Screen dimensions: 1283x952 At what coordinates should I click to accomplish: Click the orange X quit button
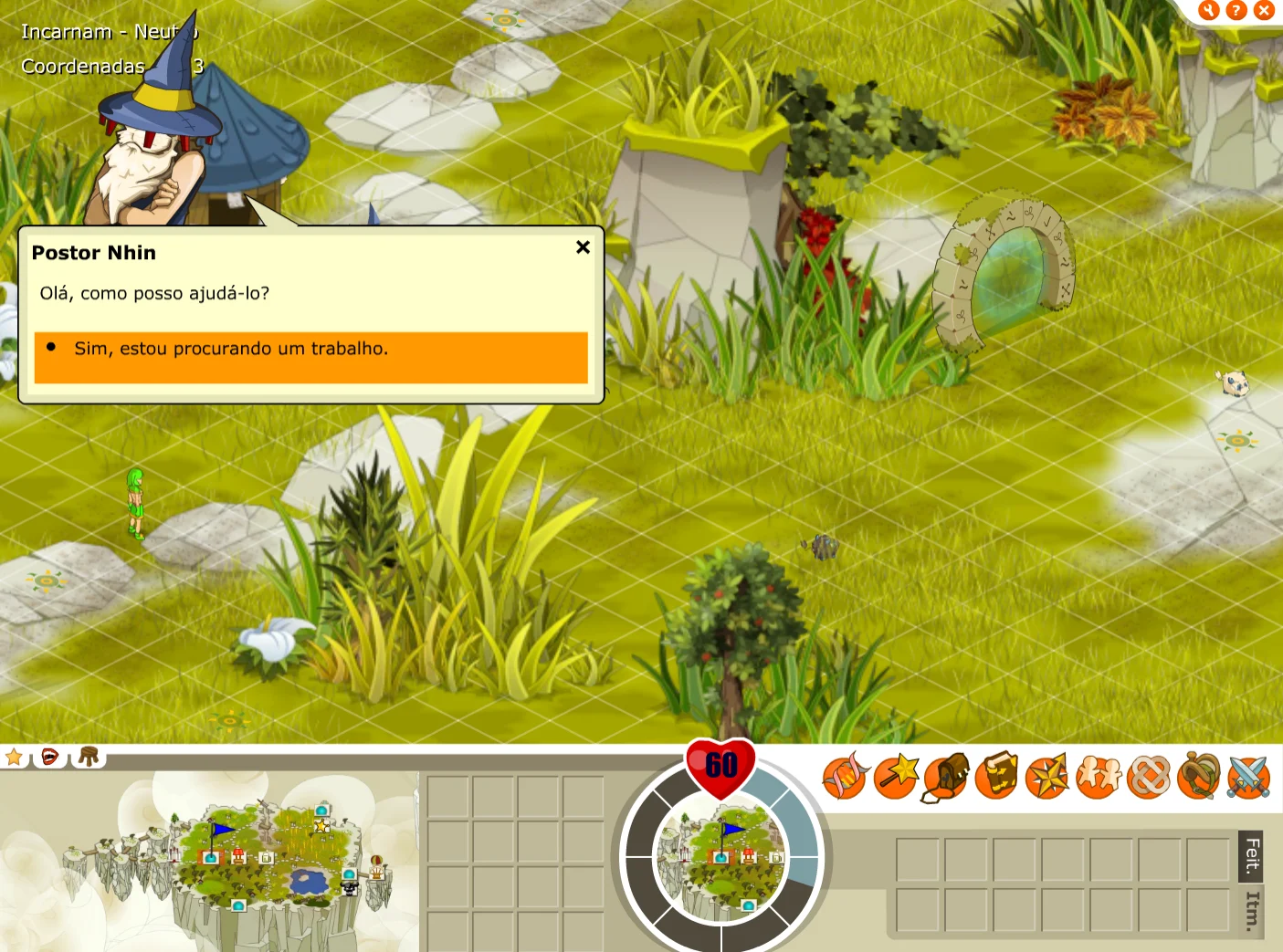[x=1264, y=10]
